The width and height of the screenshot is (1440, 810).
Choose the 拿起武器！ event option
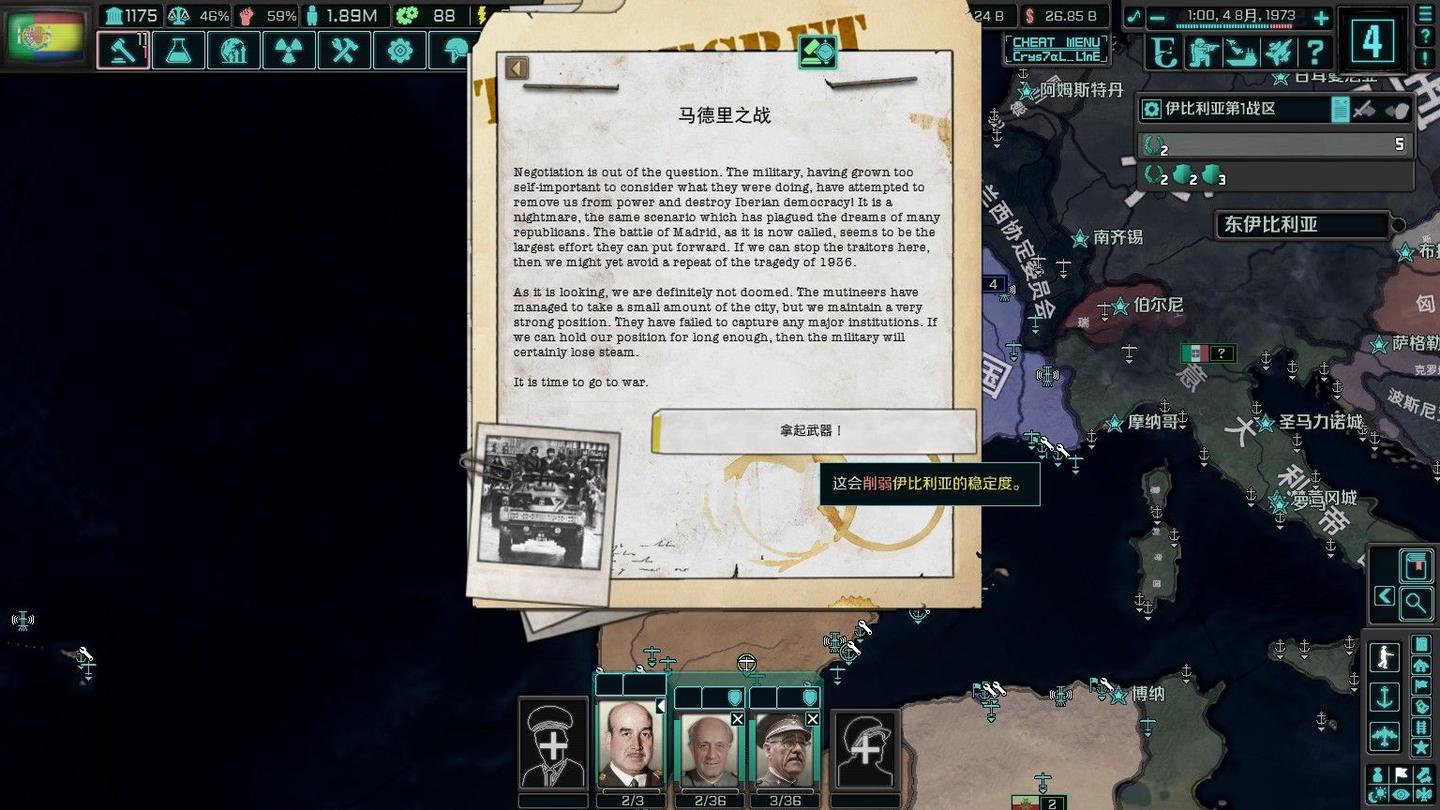[x=813, y=431]
